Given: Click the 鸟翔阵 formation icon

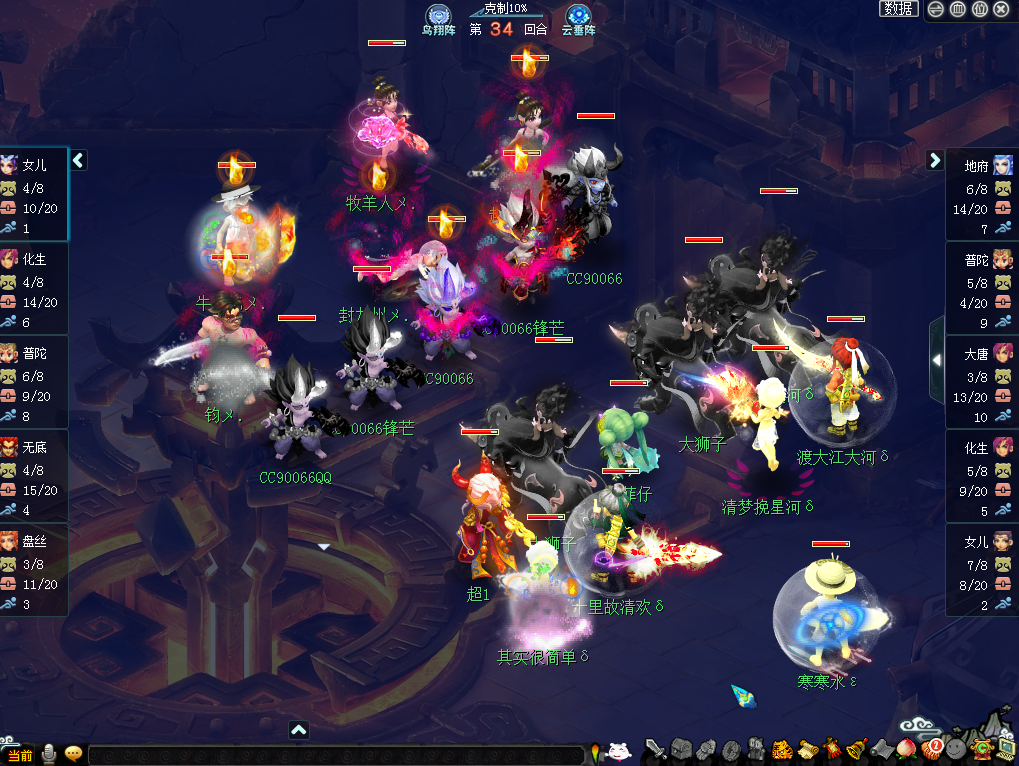Looking at the screenshot, I should tap(437, 16).
